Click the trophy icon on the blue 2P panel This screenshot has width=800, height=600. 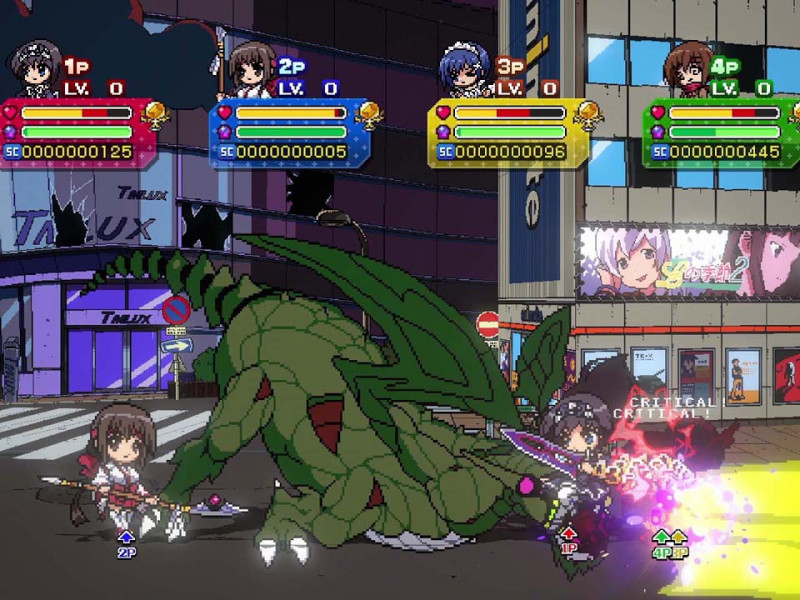pyautogui.click(x=370, y=114)
